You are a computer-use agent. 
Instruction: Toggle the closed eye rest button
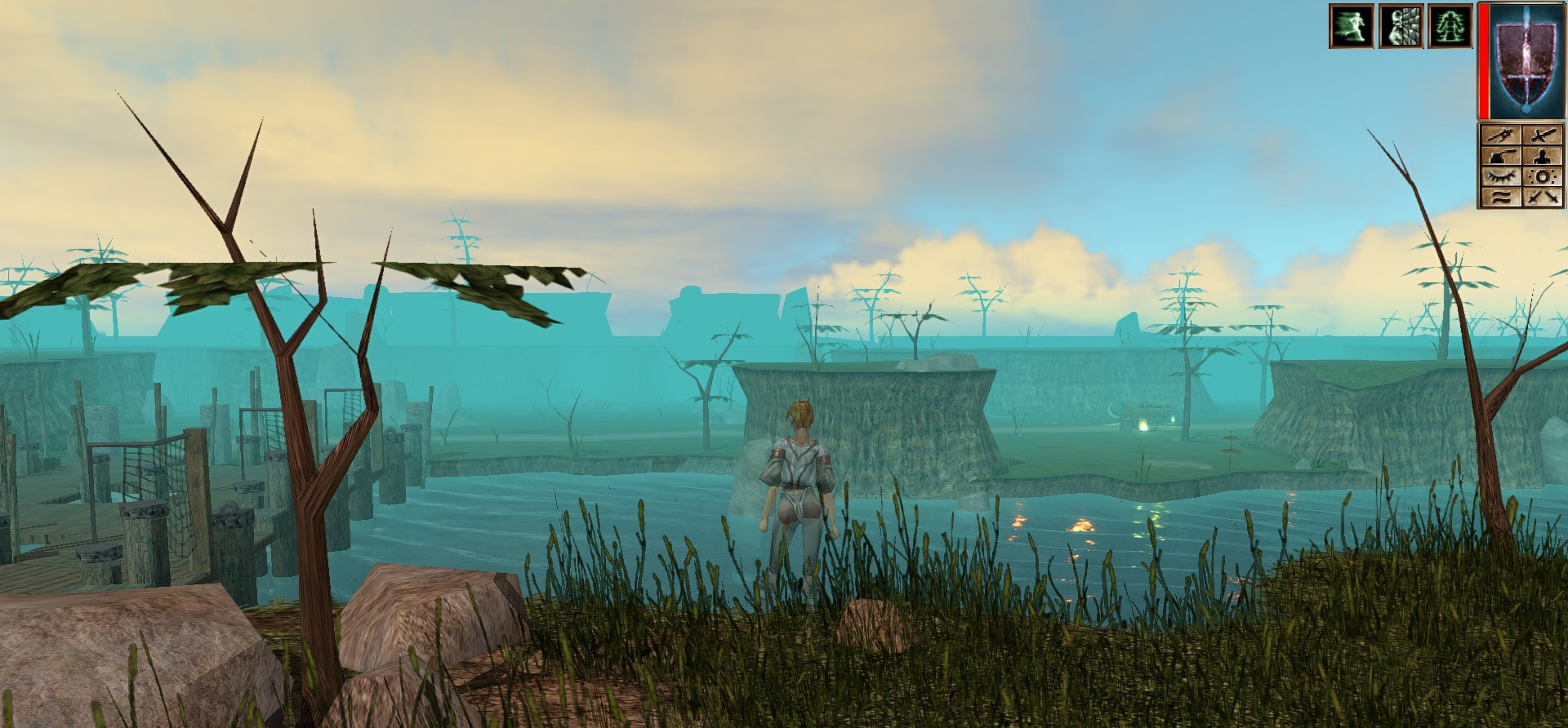1501,176
